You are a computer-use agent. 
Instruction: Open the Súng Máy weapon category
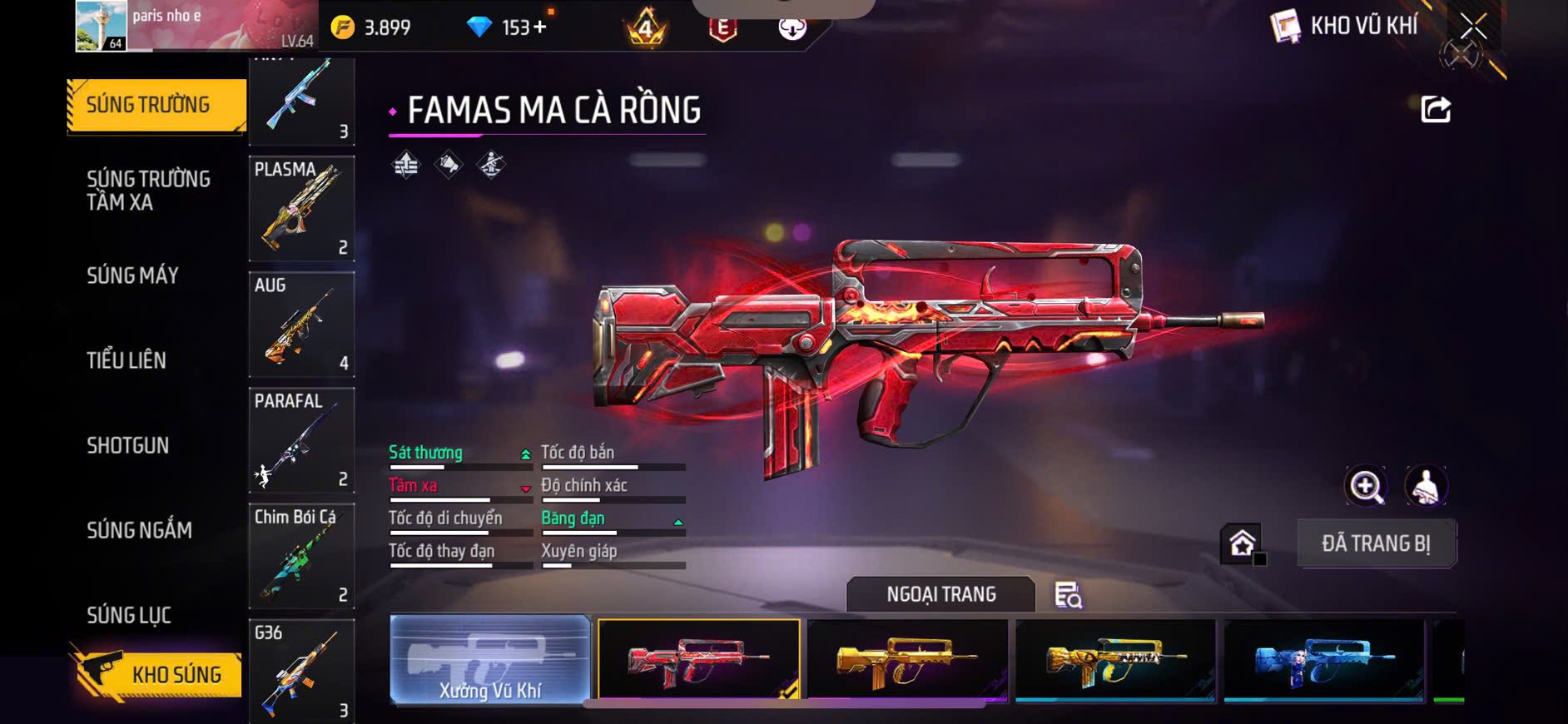point(133,275)
